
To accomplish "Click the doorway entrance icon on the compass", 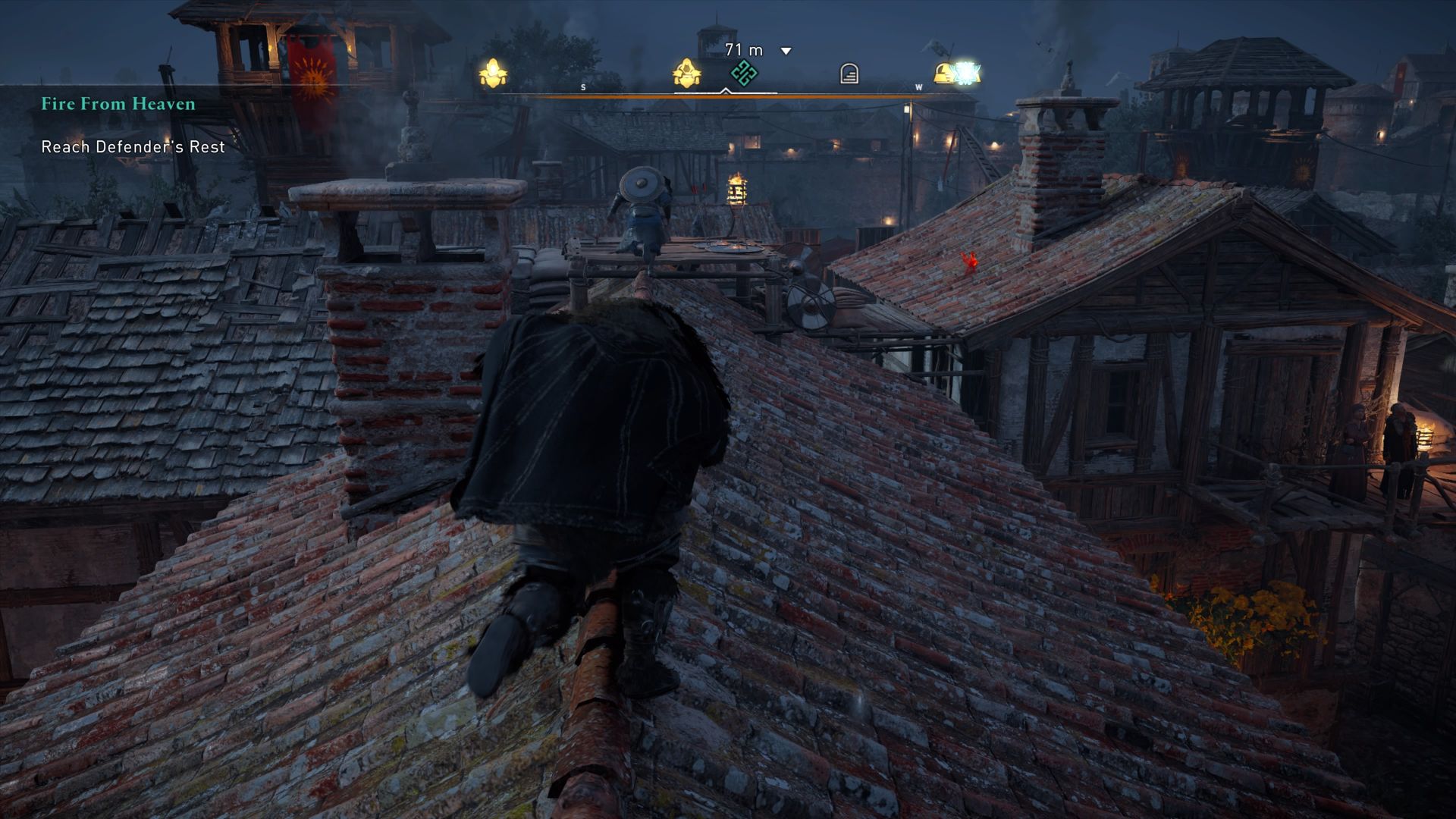I will tap(848, 72).
